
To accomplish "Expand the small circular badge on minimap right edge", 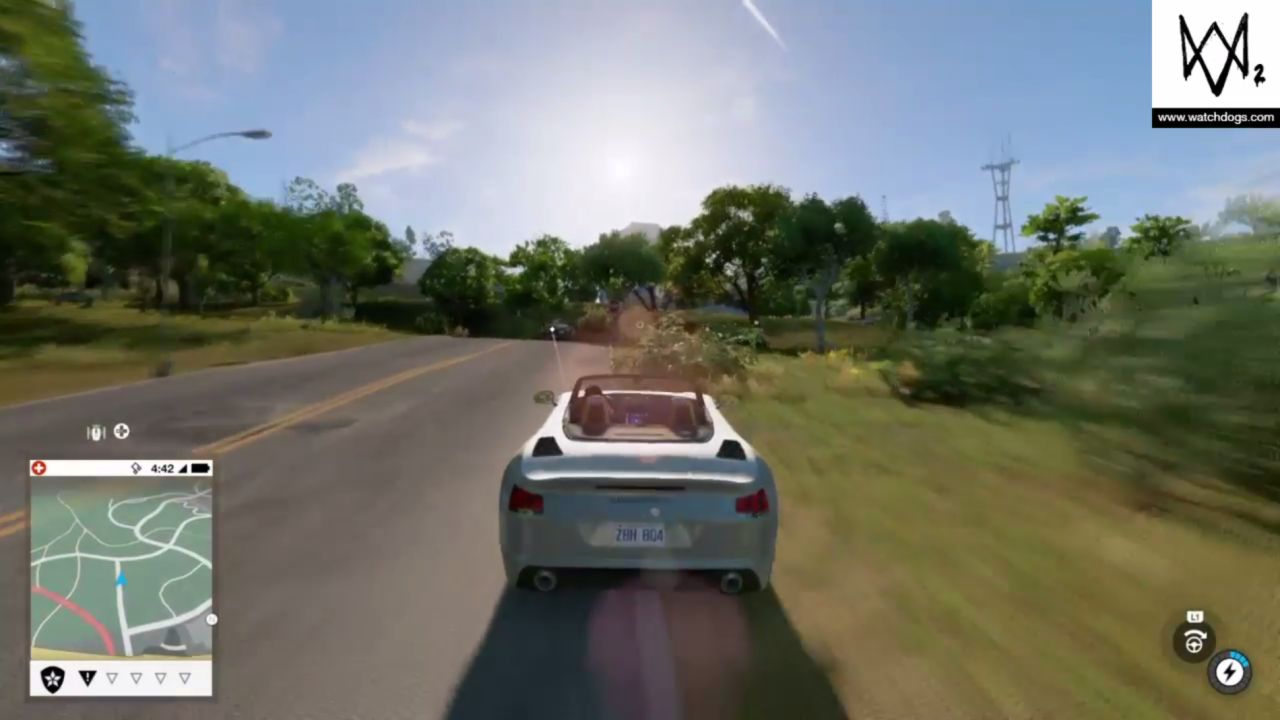I will click(210, 619).
